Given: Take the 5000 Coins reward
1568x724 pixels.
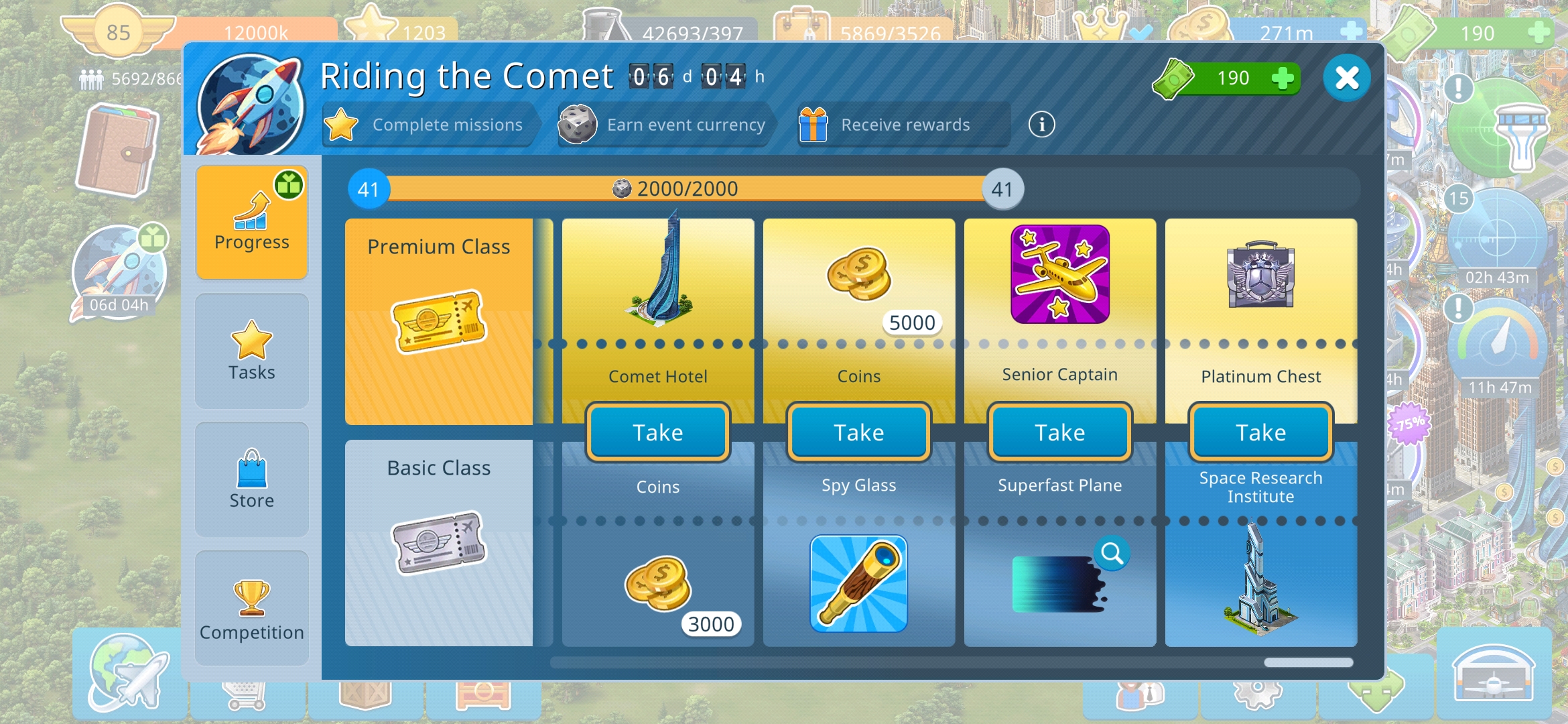Looking at the screenshot, I should [x=859, y=432].
